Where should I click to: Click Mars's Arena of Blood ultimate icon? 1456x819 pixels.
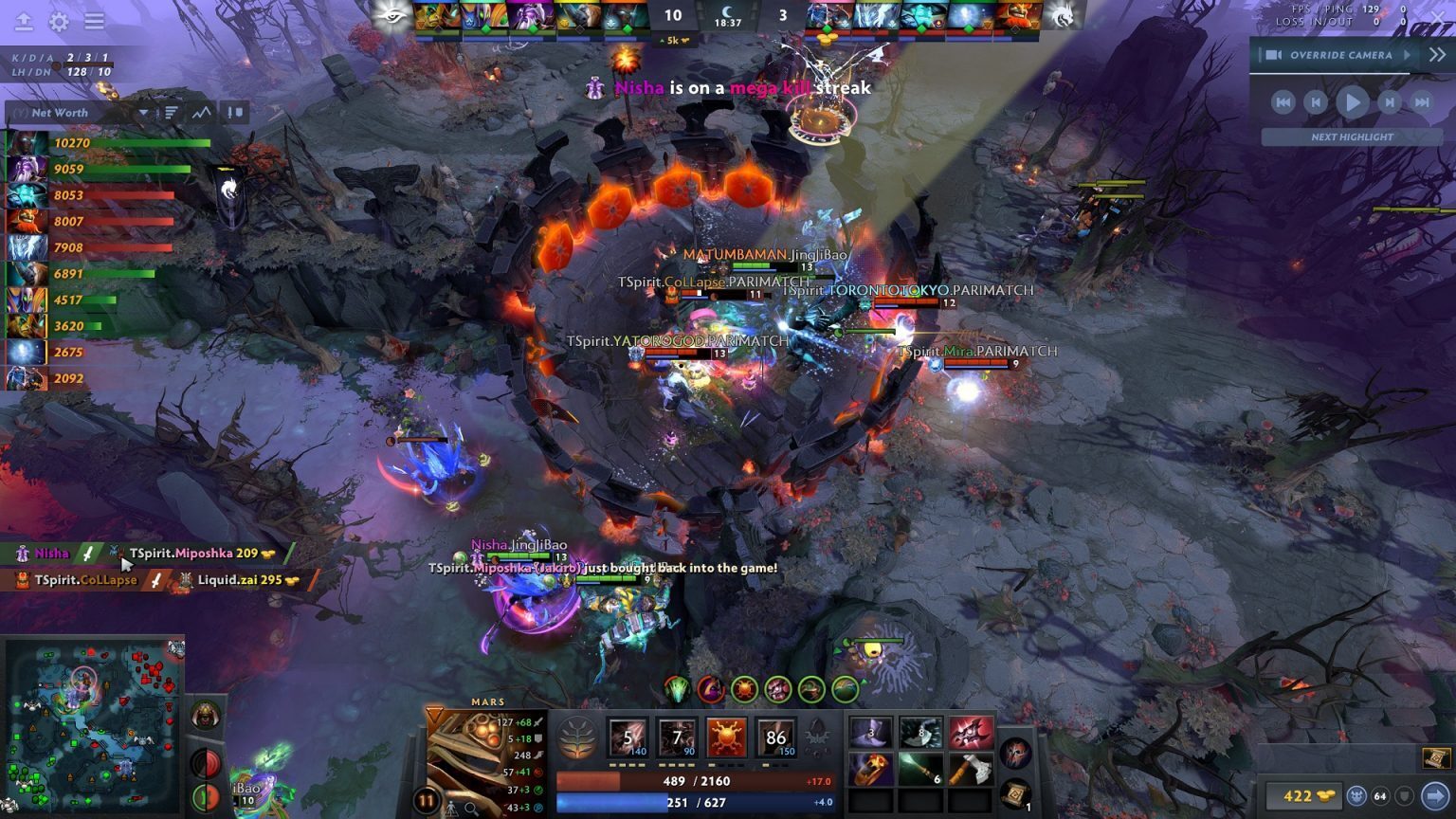[x=775, y=737]
